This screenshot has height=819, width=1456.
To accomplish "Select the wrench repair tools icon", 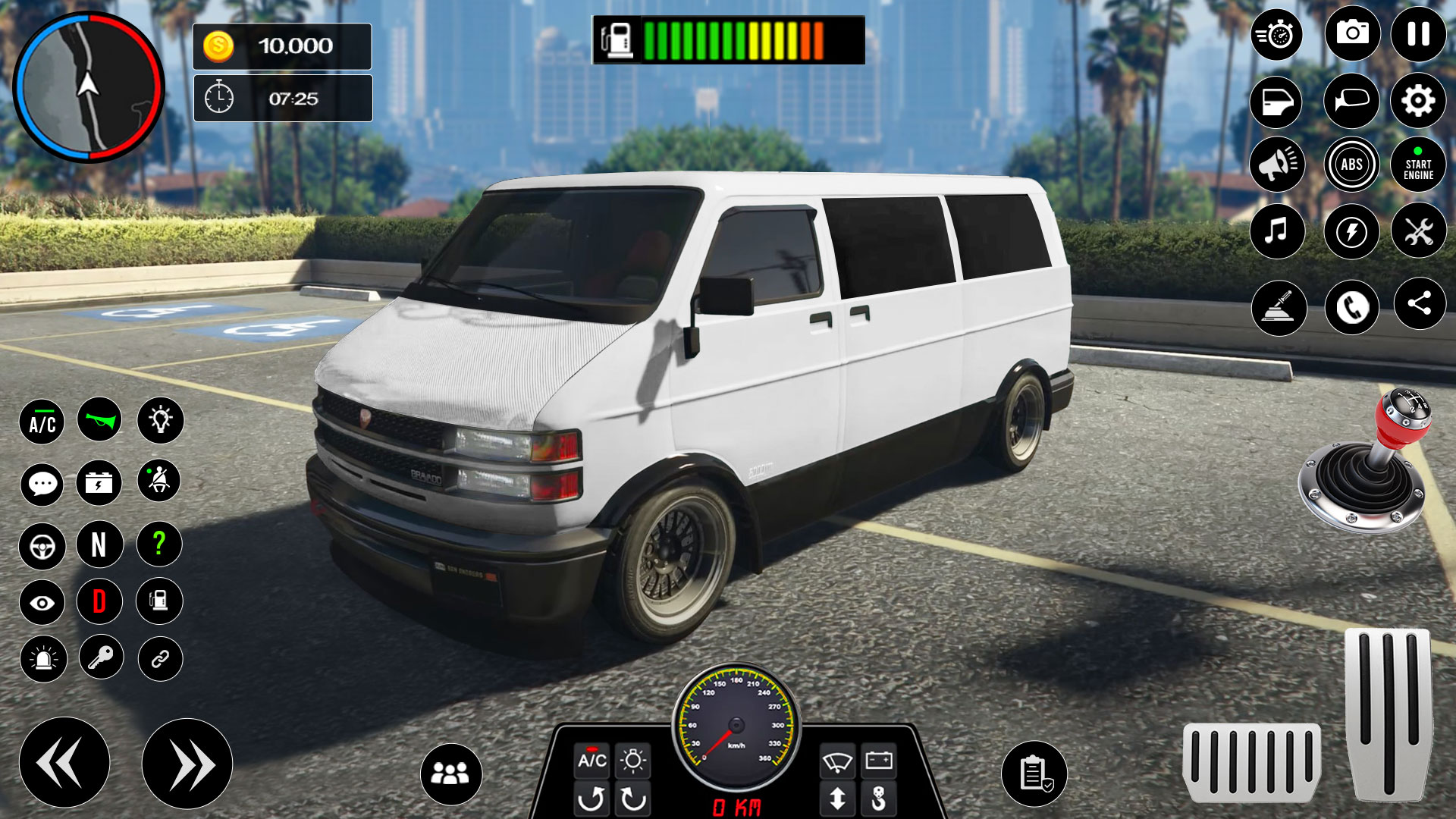I will [x=1417, y=231].
